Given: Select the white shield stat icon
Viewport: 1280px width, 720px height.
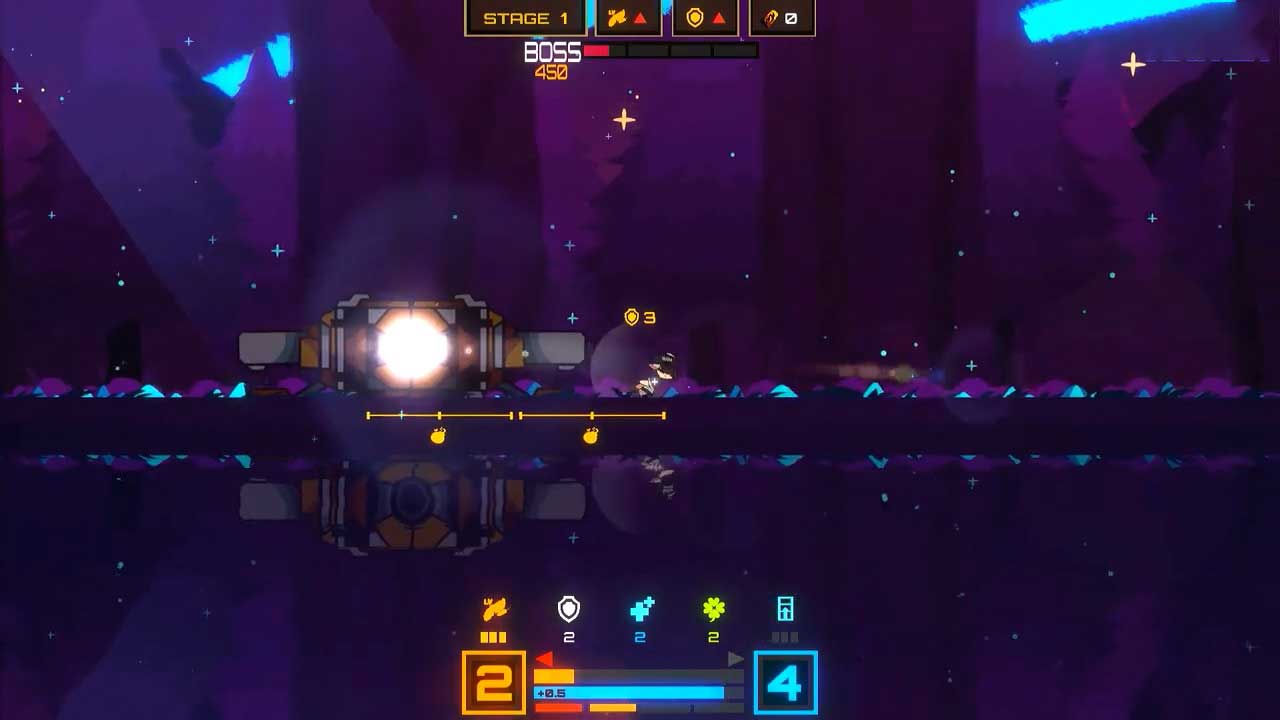Looking at the screenshot, I should tap(568, 608).
